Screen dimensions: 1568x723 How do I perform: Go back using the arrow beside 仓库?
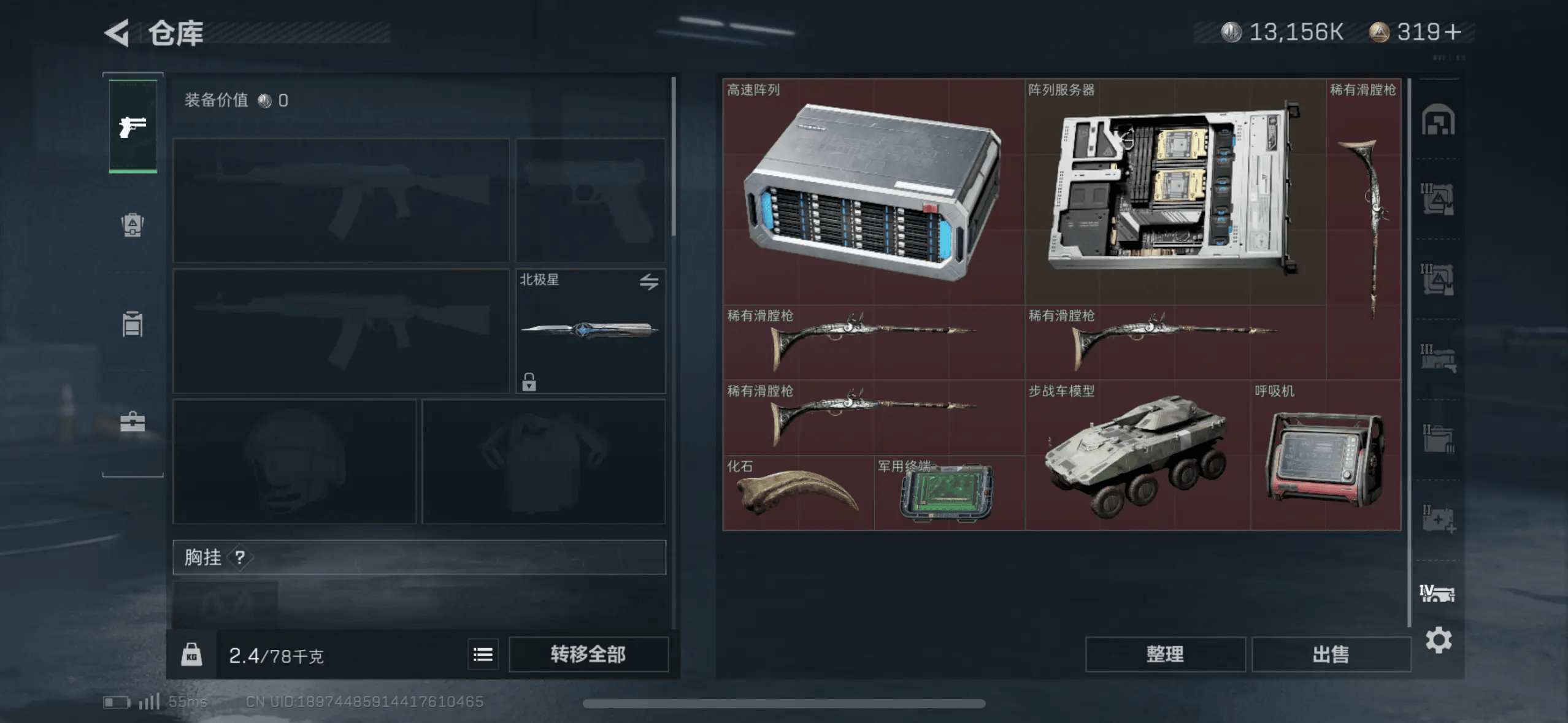click(117, 33)
